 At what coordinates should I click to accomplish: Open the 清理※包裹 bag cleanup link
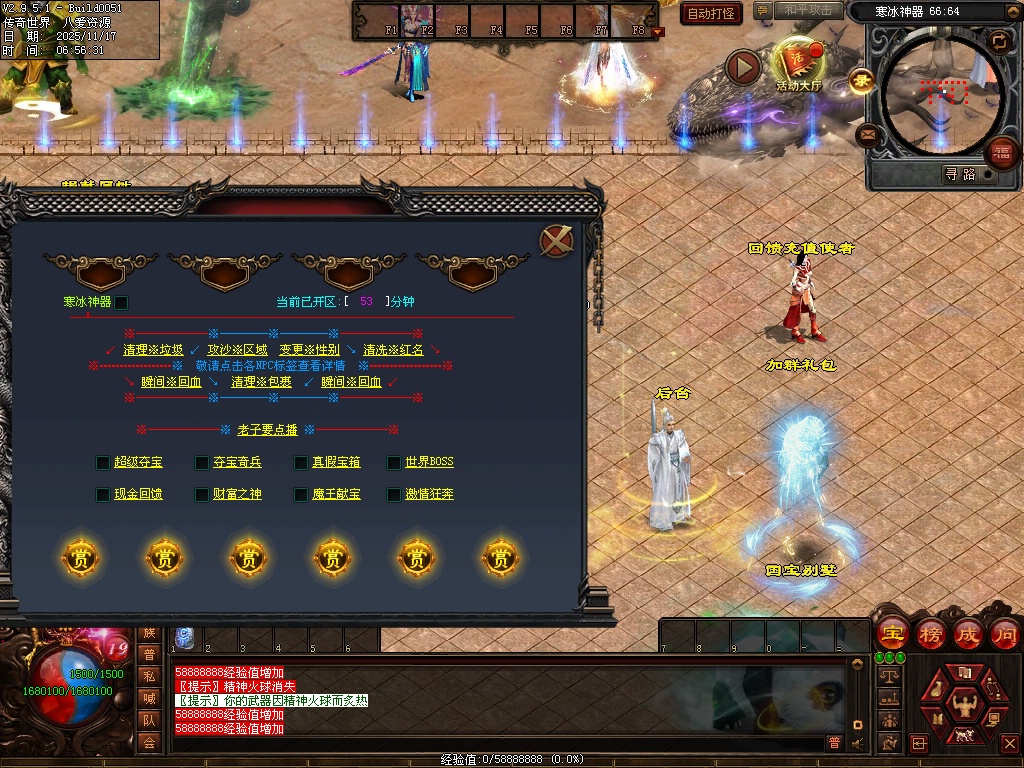(x=262, y=382)
